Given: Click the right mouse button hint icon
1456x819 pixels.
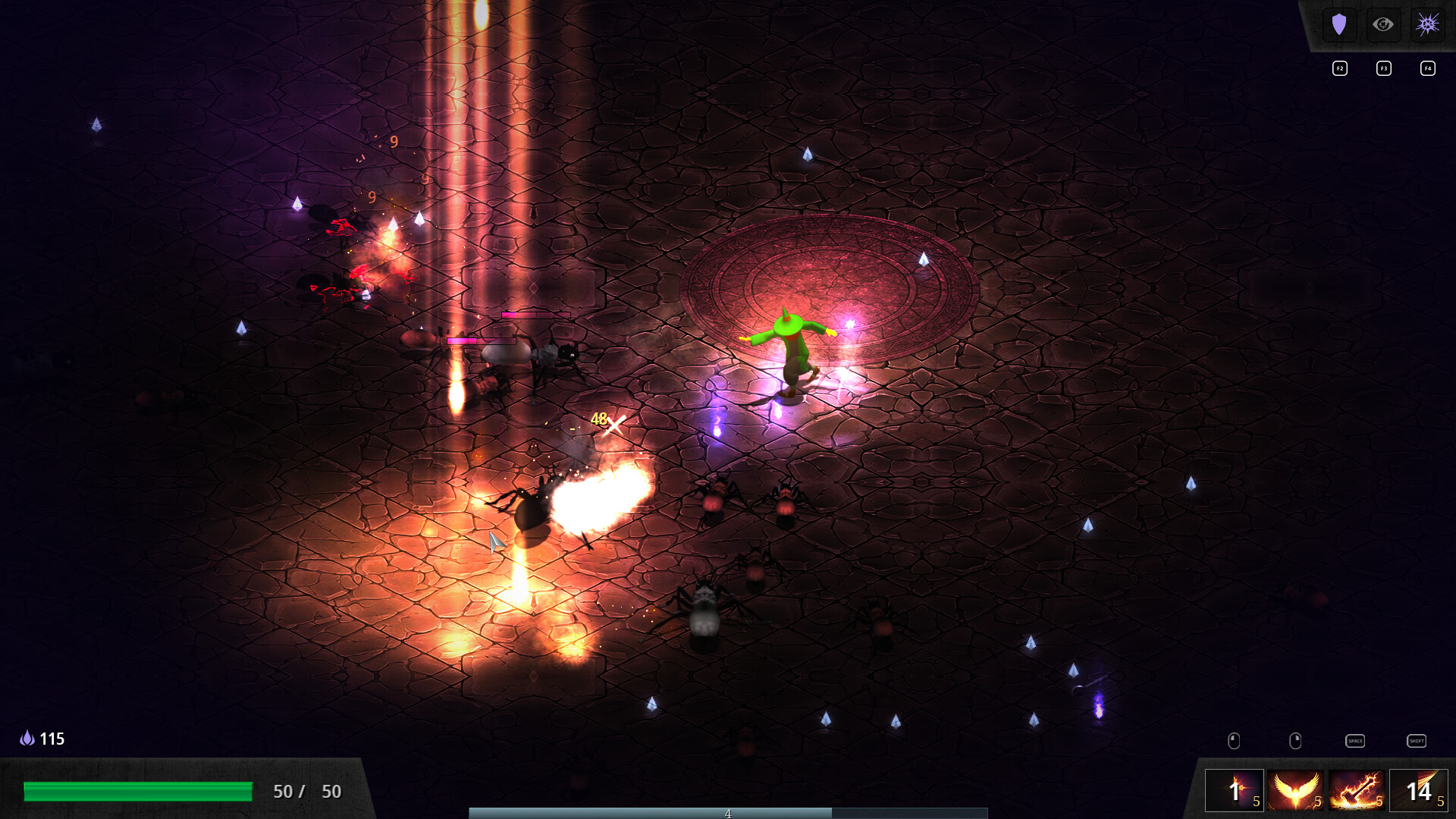Looking at the screenshot, I should 1294,741.
